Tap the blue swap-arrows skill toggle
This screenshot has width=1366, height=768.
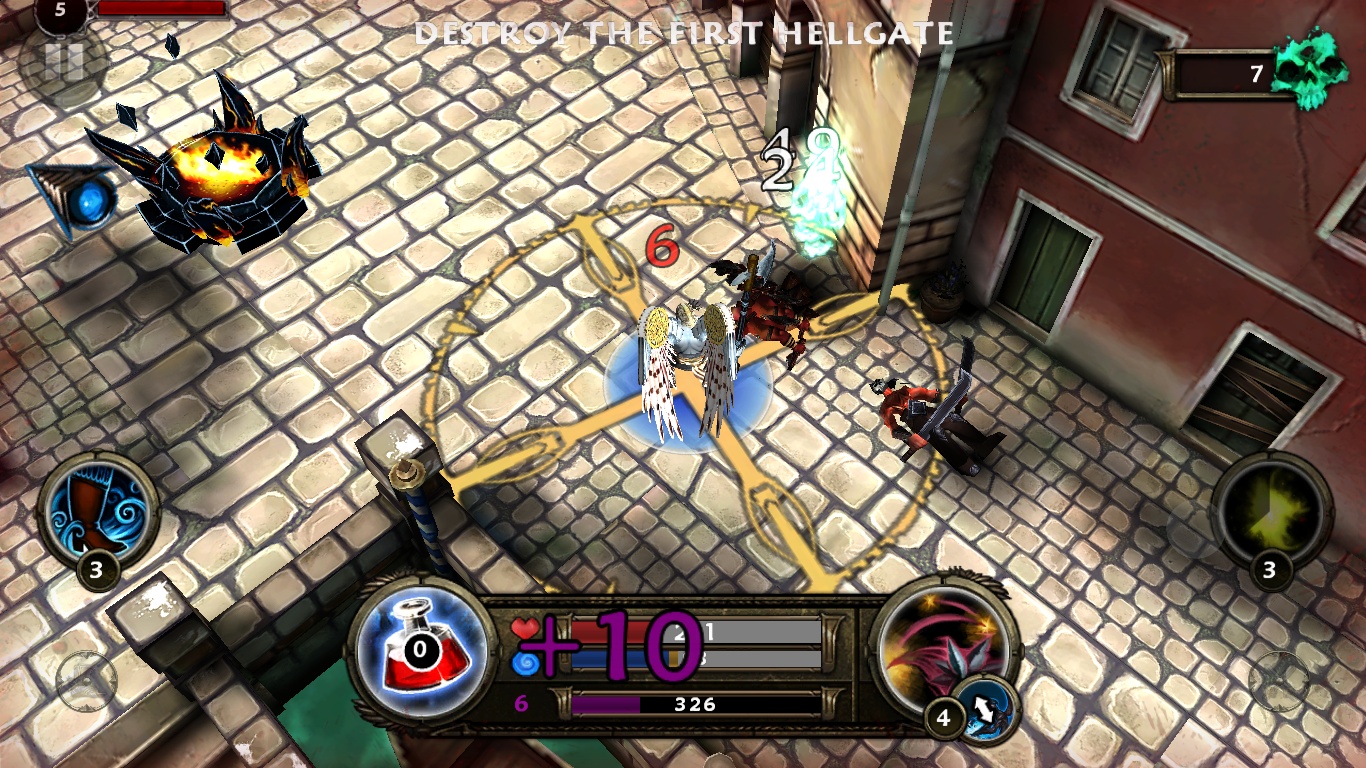click(985, 710)
